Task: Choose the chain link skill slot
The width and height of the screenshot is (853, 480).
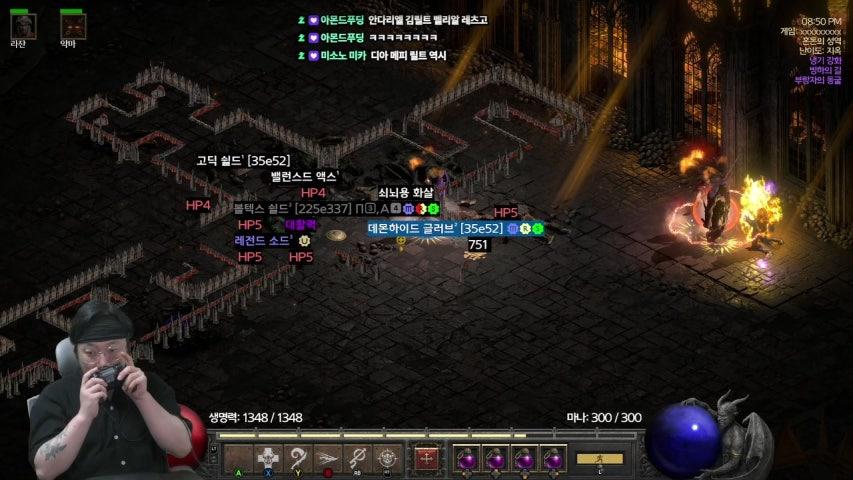Action: coord(357,459)
